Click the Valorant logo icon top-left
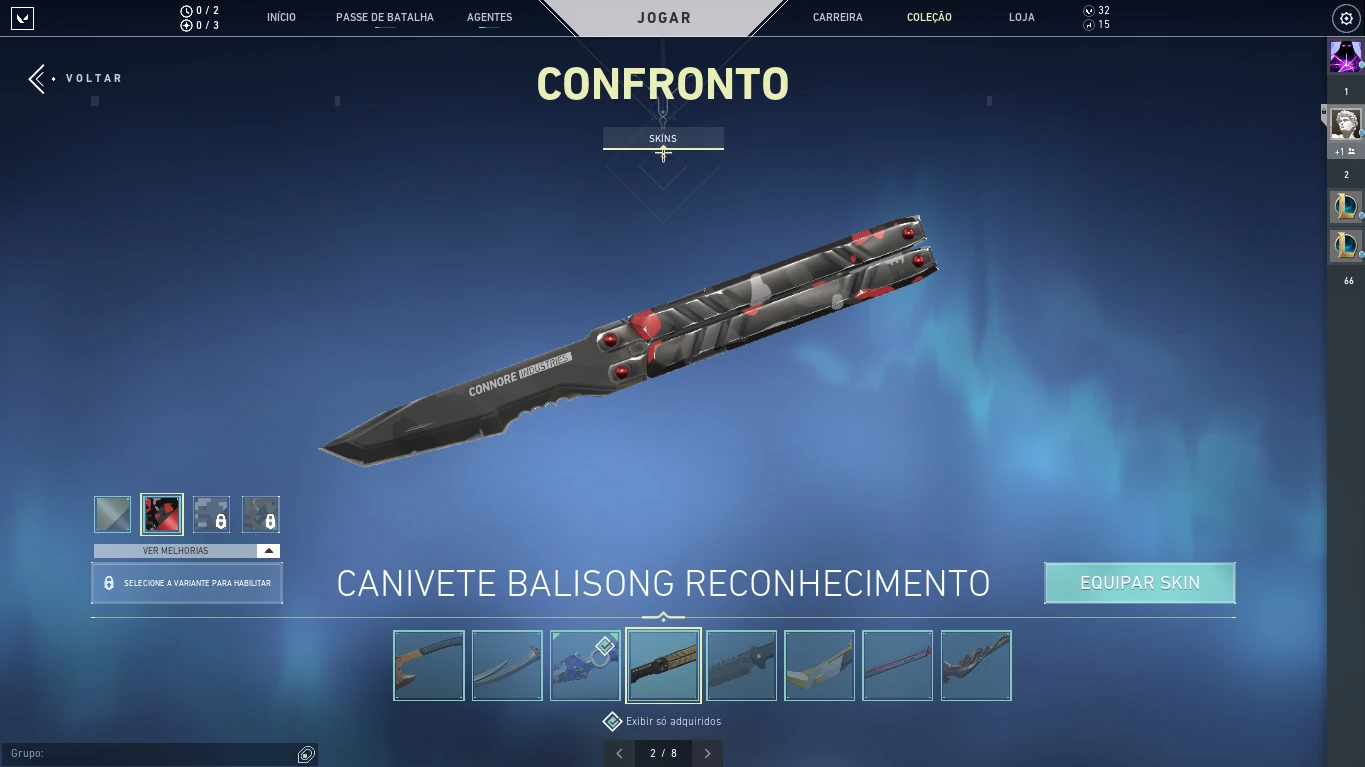Viewport: 1365px width, 767px height. tap(21, 17)
